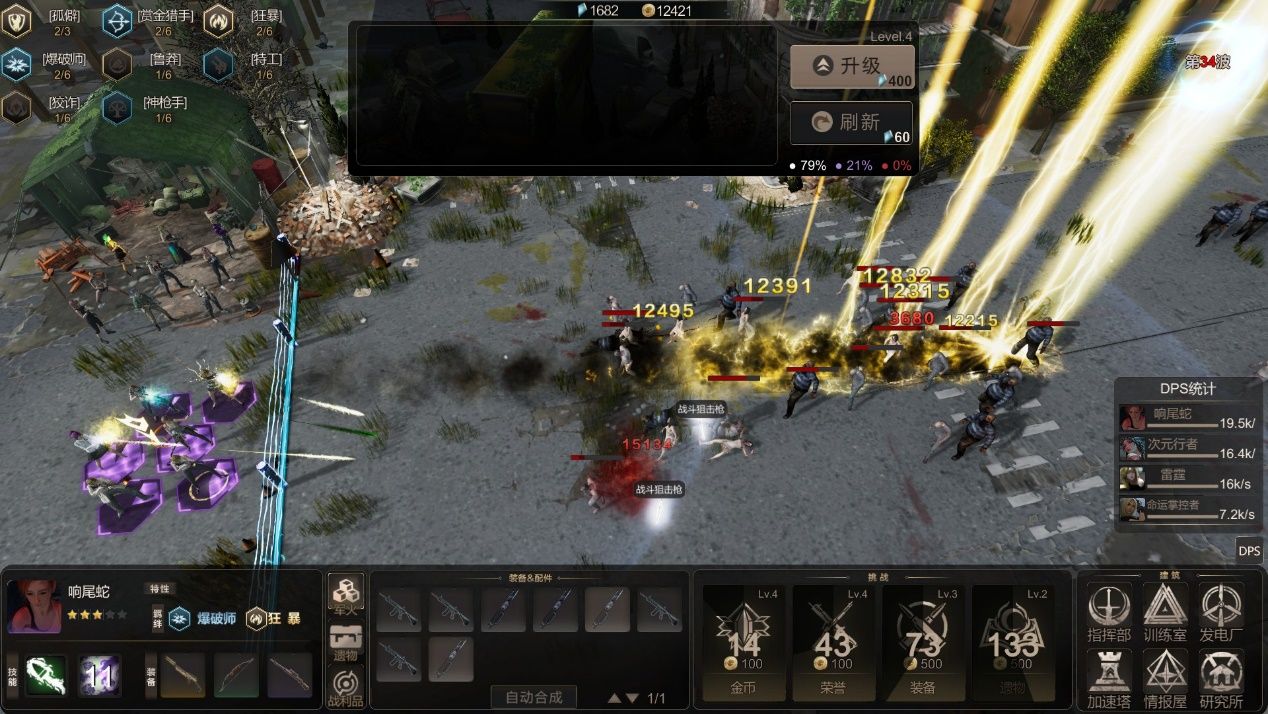The image size is (1268, 714).
Task: Refresh the shop with the 刷新 button
Action: (x=850, y=123)
